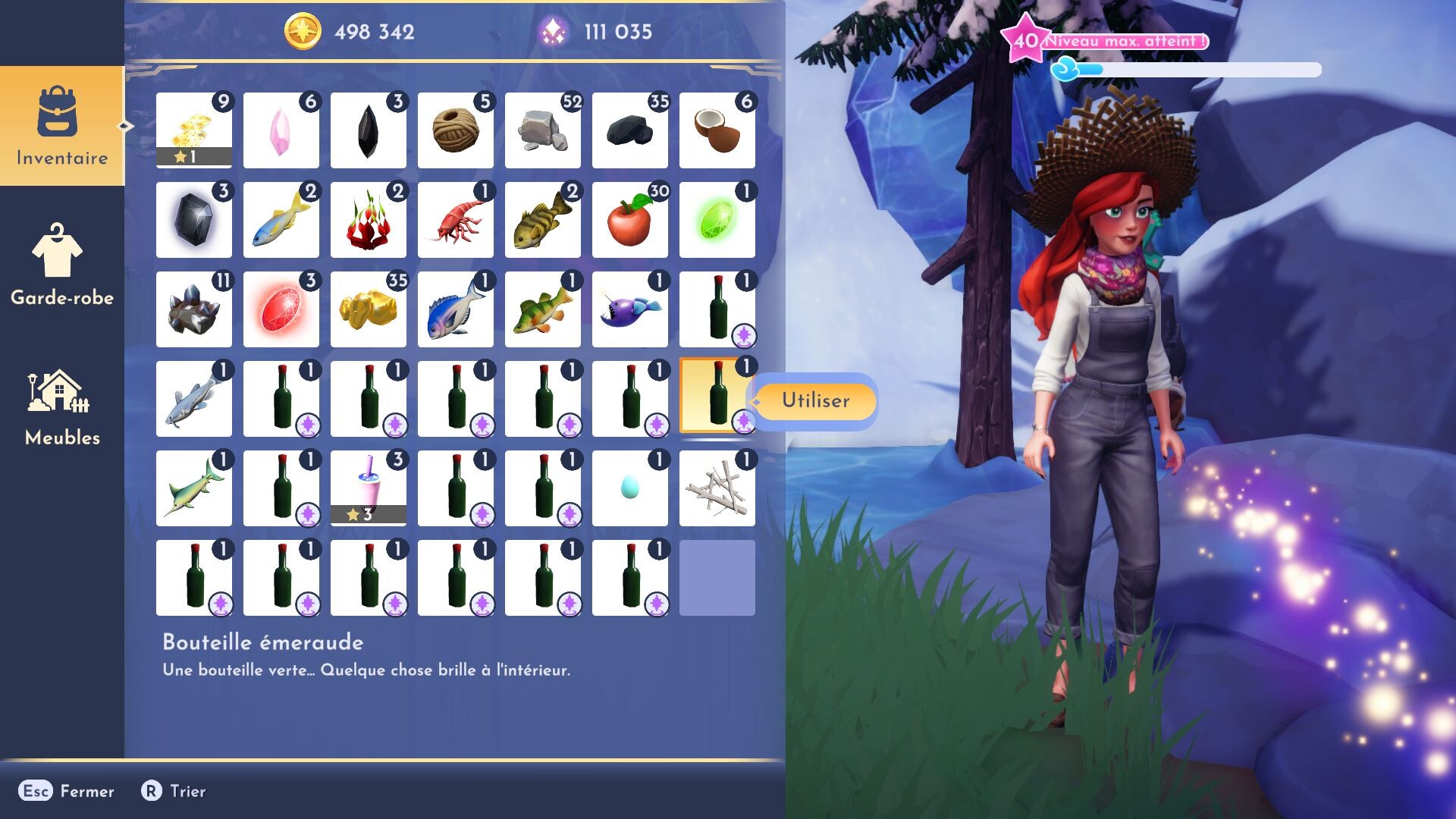Screen dimensions: 1456x819
Task: Use the selected emerald bottle with Utiliser
Action: pos(816,400)
